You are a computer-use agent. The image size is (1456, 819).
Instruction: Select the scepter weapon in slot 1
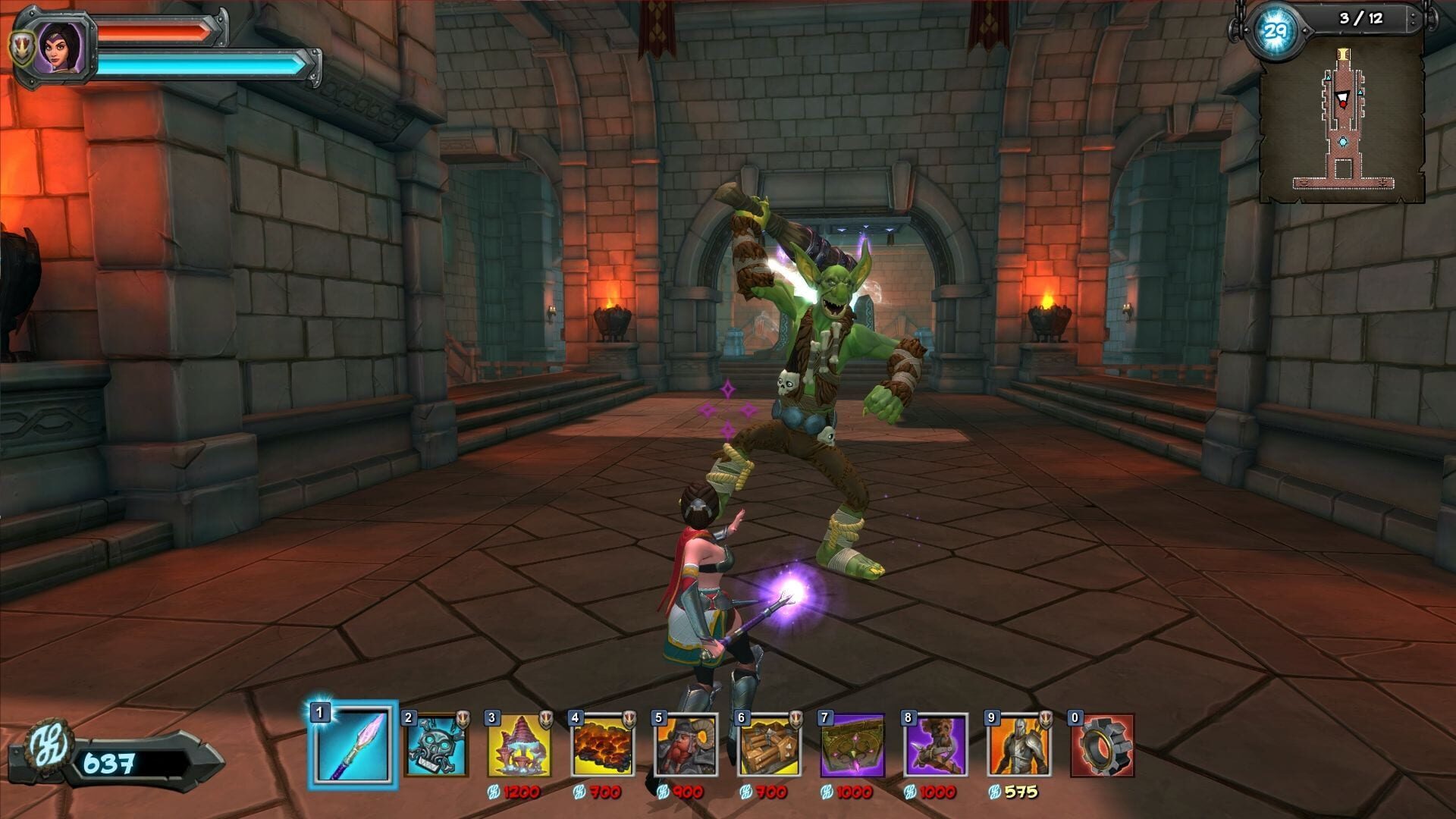click(353, 745)
